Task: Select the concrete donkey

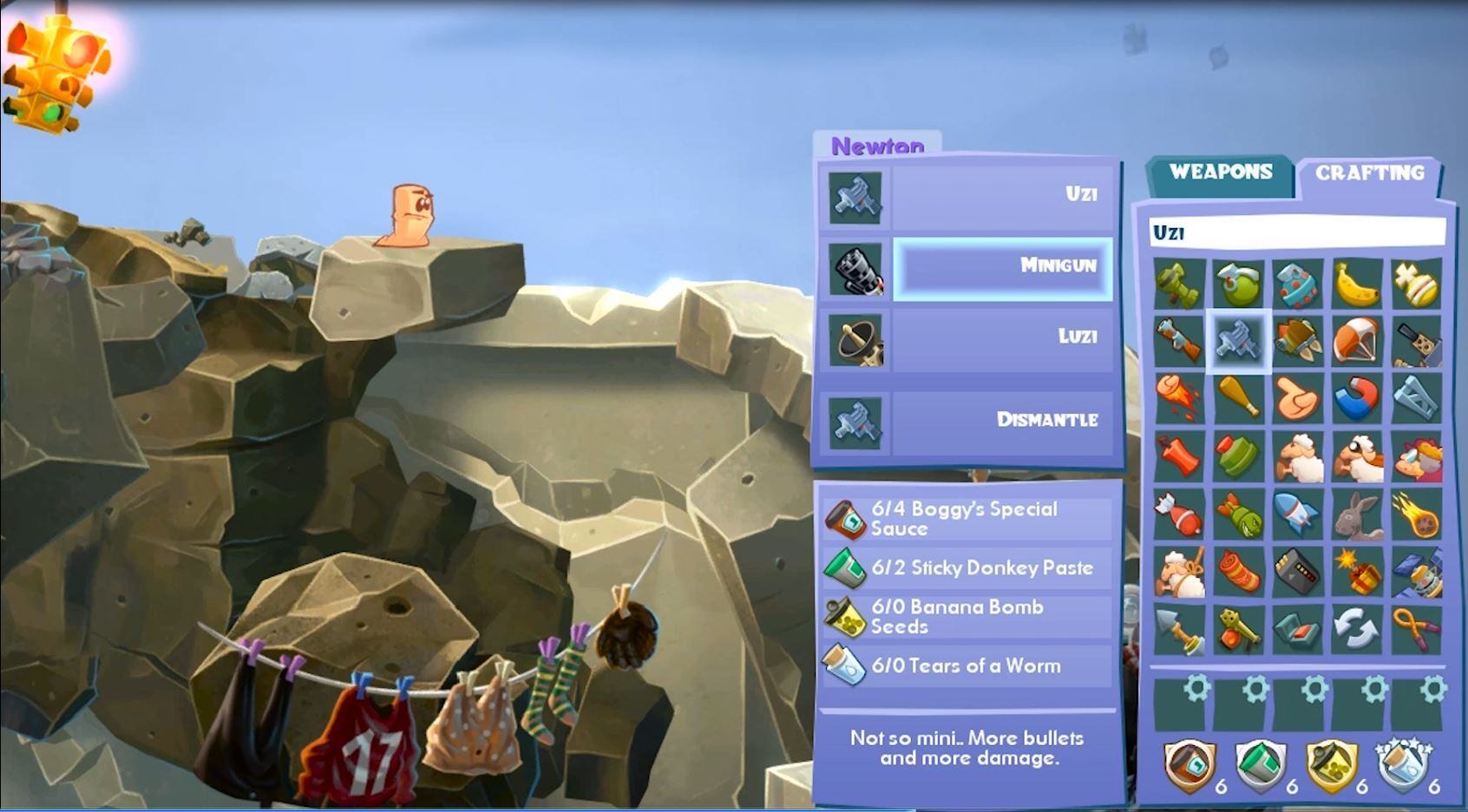Action: [x=1357, y=514]
